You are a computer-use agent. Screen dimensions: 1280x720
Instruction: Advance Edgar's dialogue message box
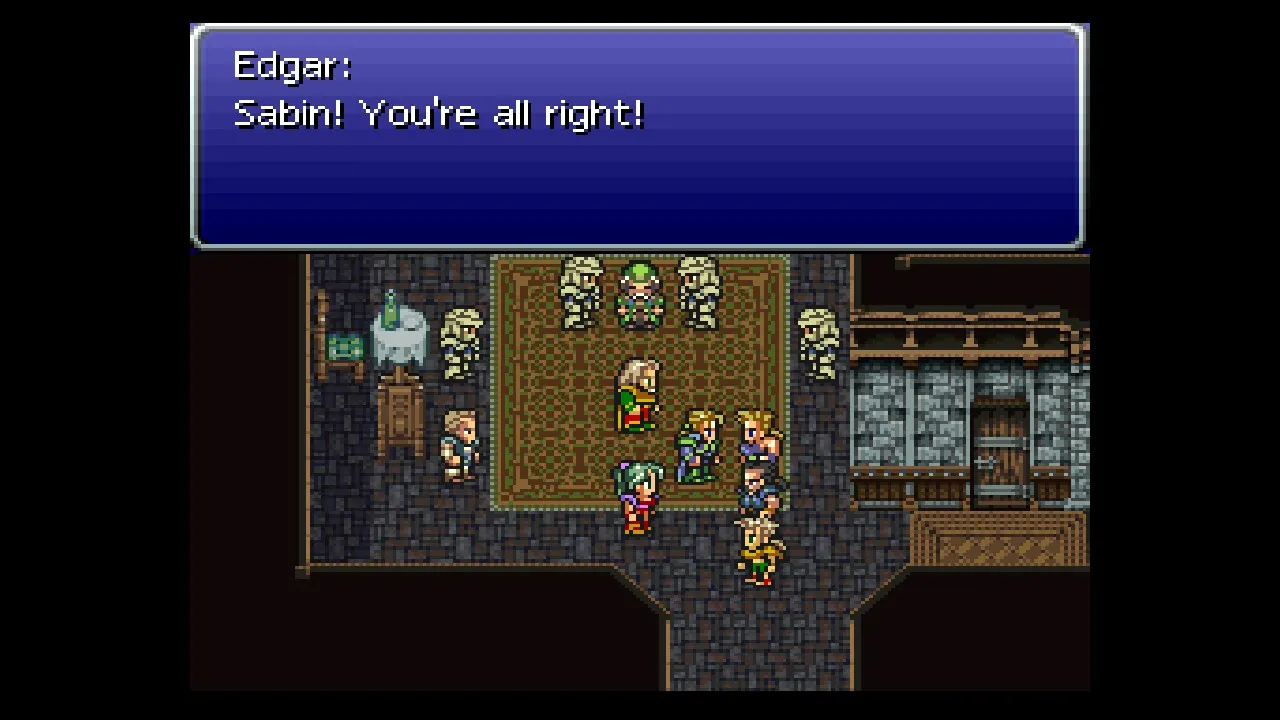[638, 137]
